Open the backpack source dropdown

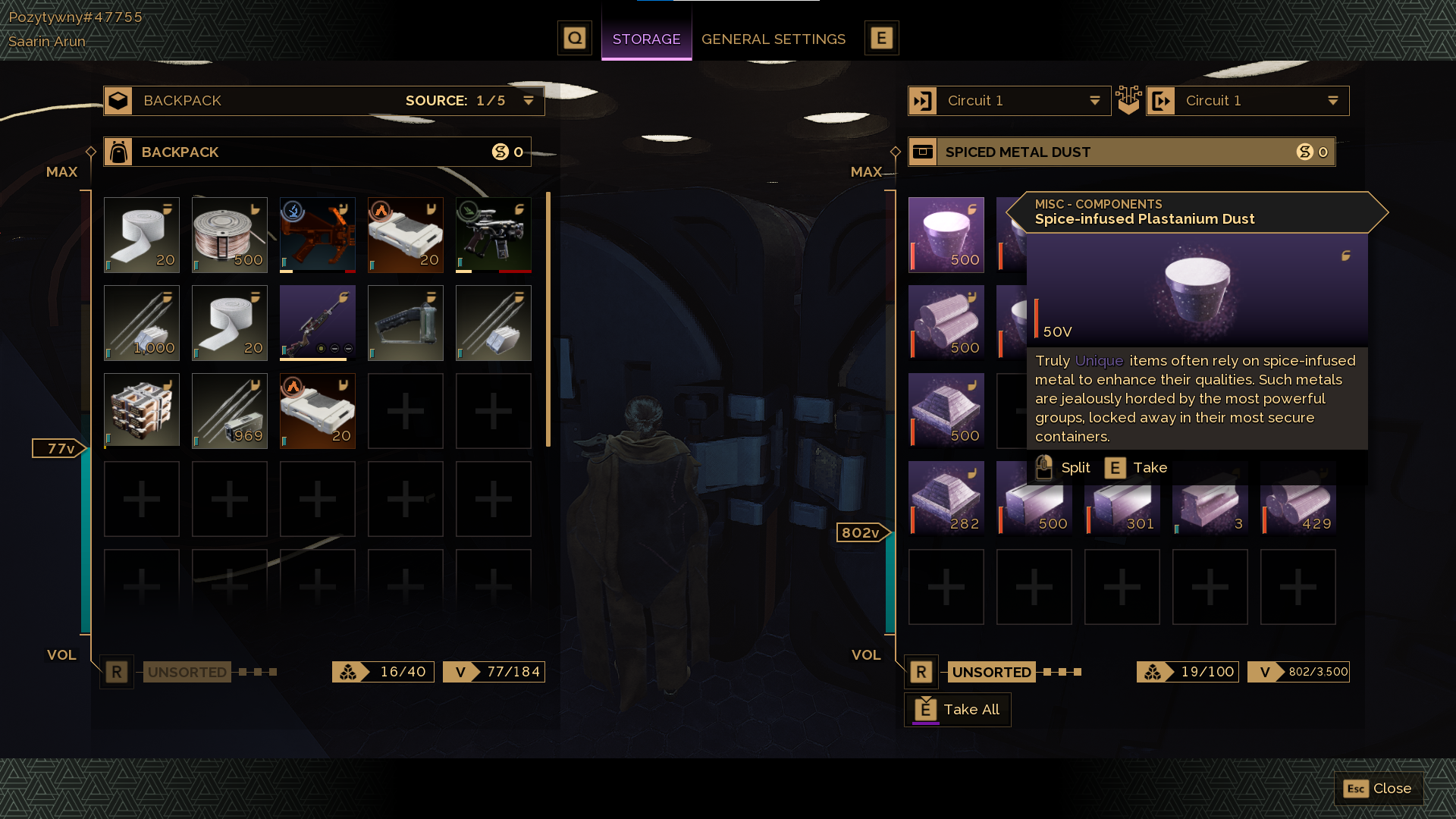(528, 101)
